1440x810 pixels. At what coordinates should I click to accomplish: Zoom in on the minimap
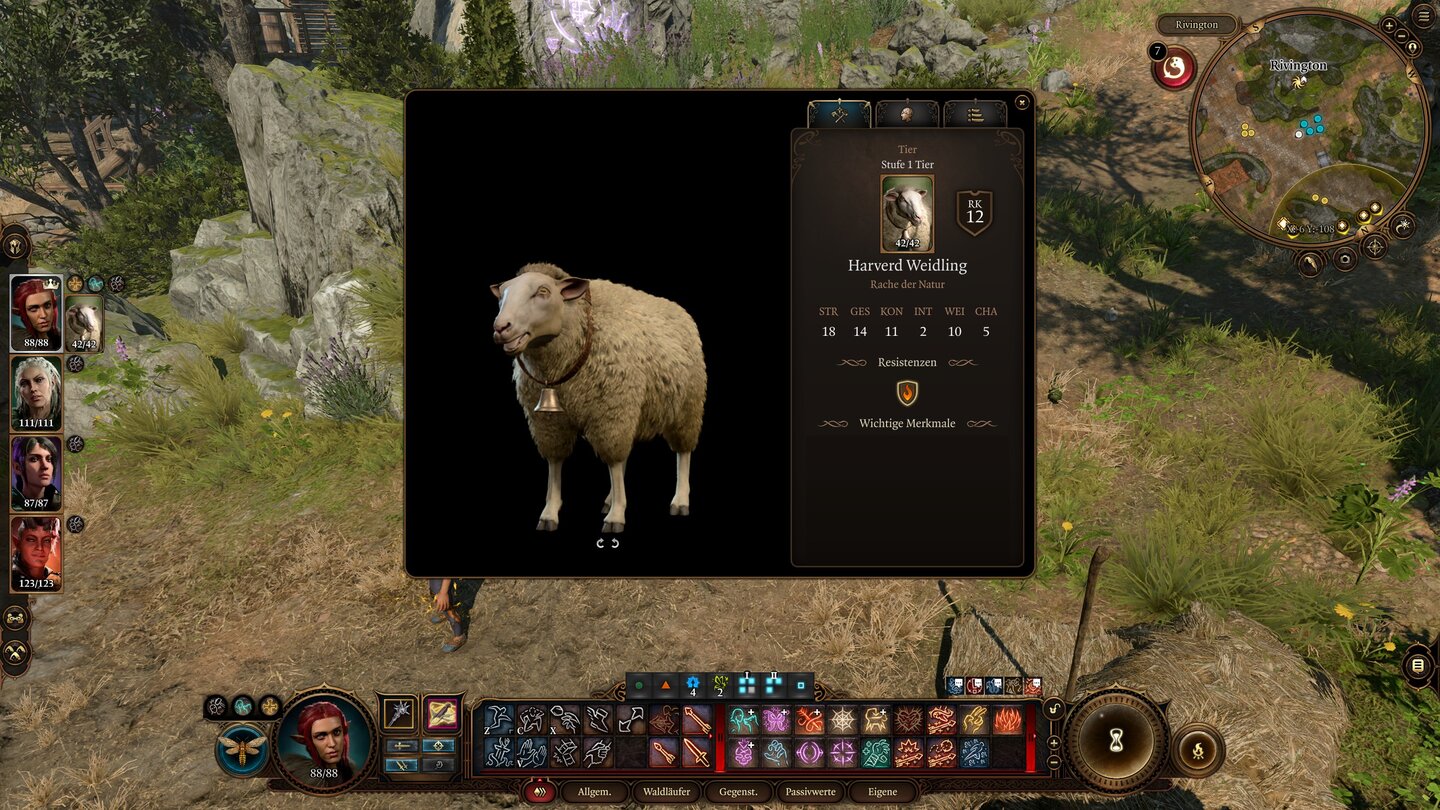(1389, 25)
